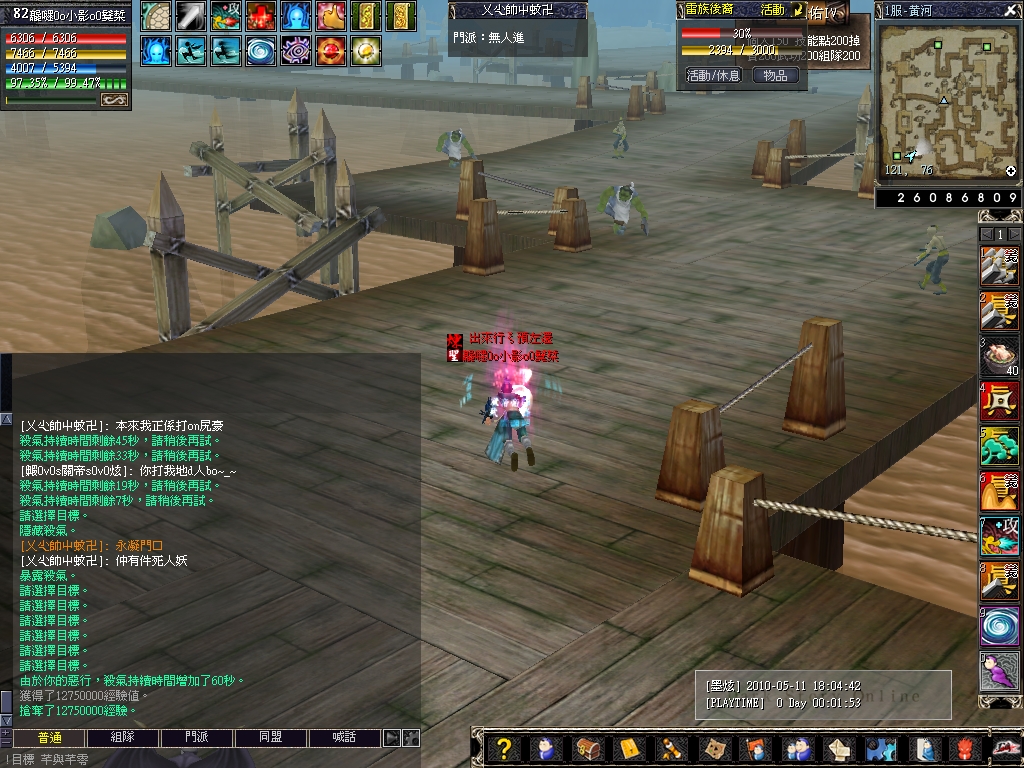Select the 門派 chat channel tab

click(x=197, y=738)
